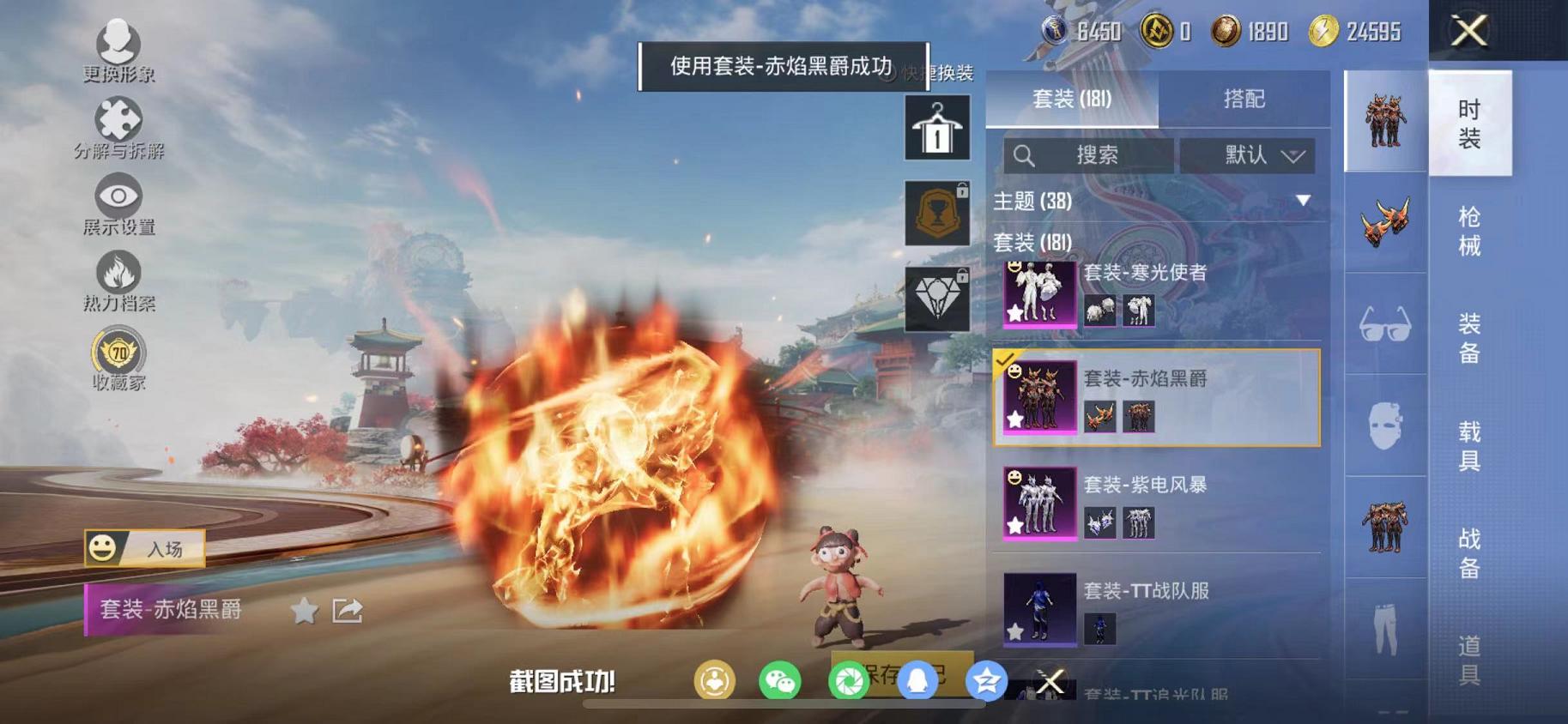1568x724 pixels.
Task: Open the 展示设置 eye icon
Action: click(x=118, y=196)
